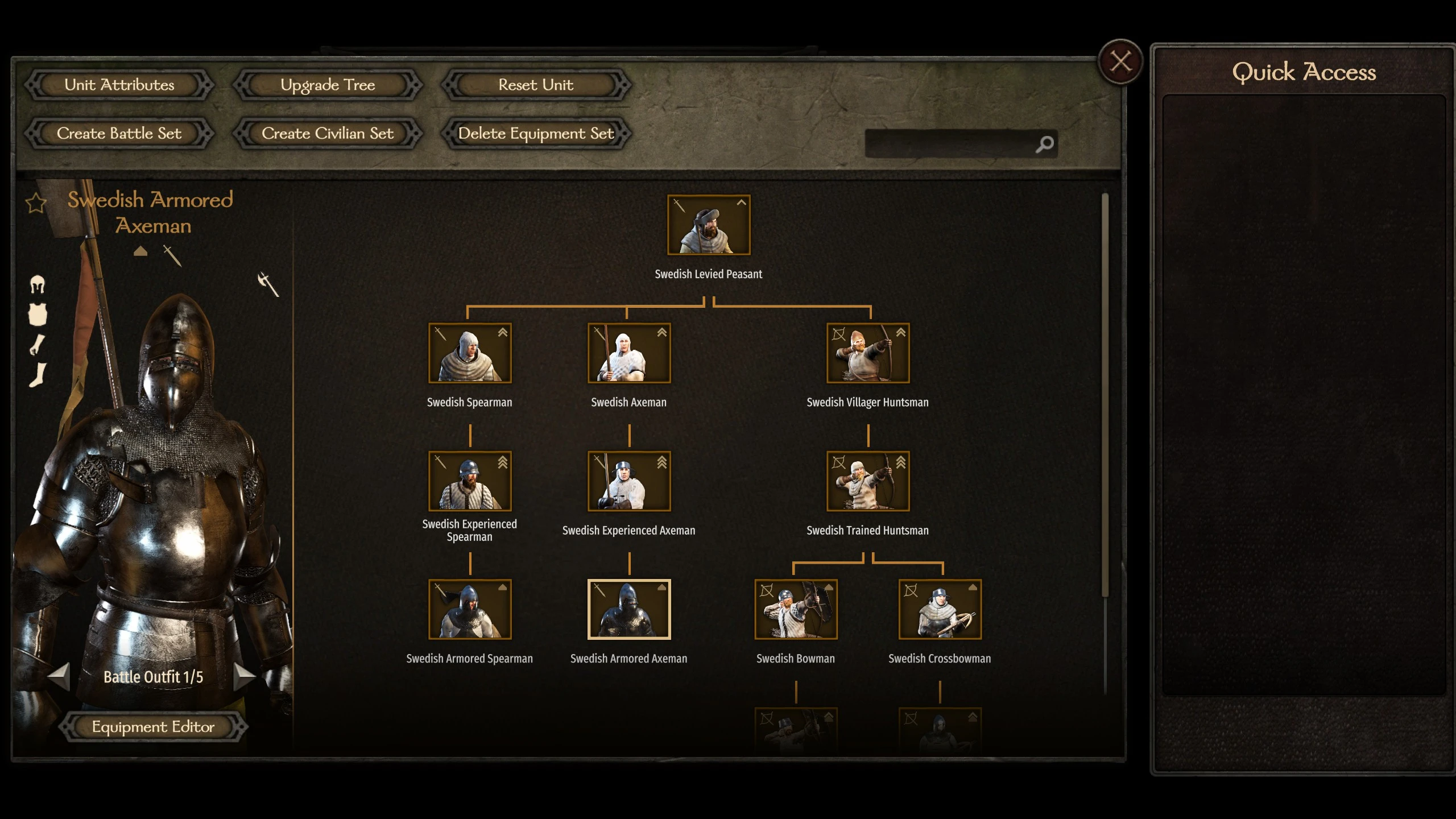
Task: Favorite the unit with the star icon
Action: coord(36,203)
